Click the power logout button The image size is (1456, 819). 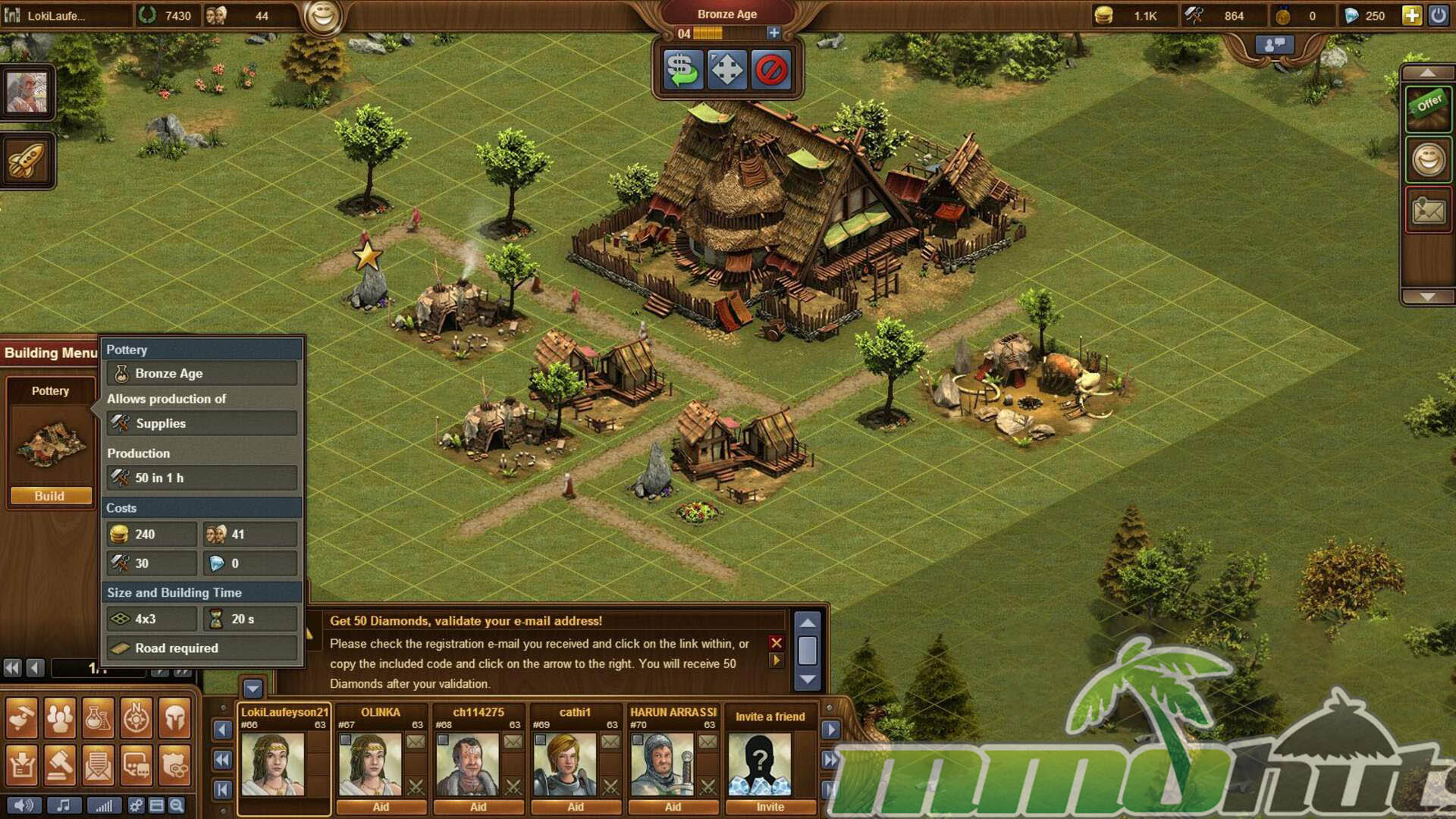[x=1438, y=15]
